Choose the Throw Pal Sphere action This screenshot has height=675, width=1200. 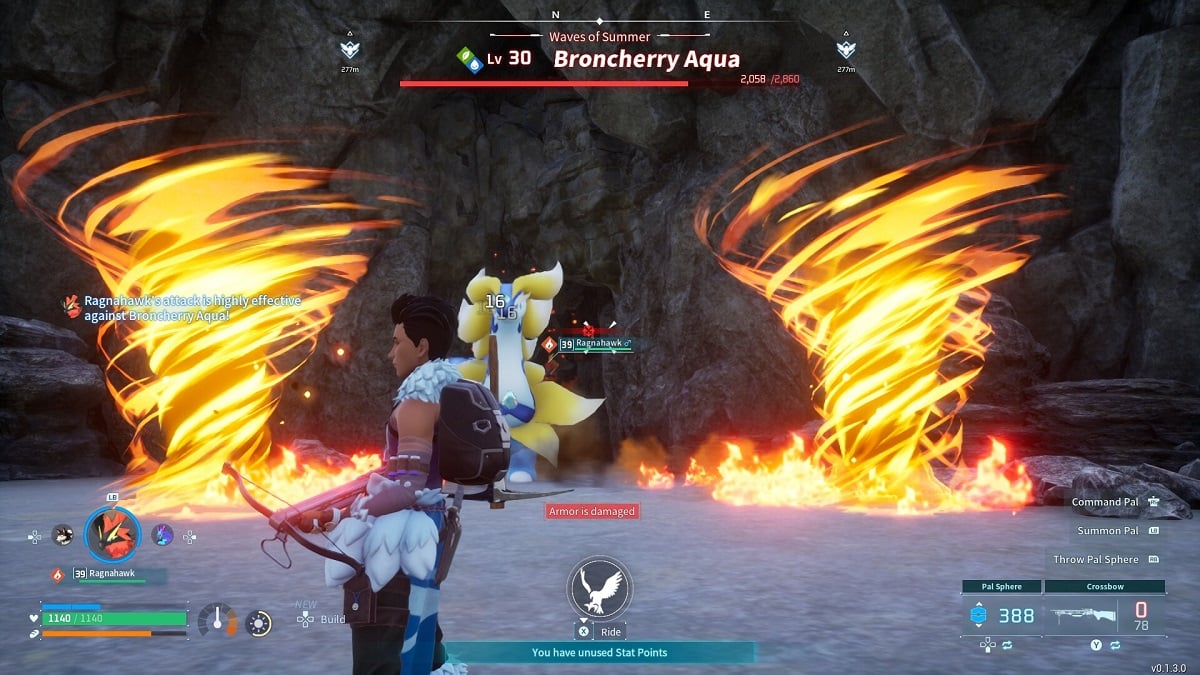click(x=1105, y=560)
